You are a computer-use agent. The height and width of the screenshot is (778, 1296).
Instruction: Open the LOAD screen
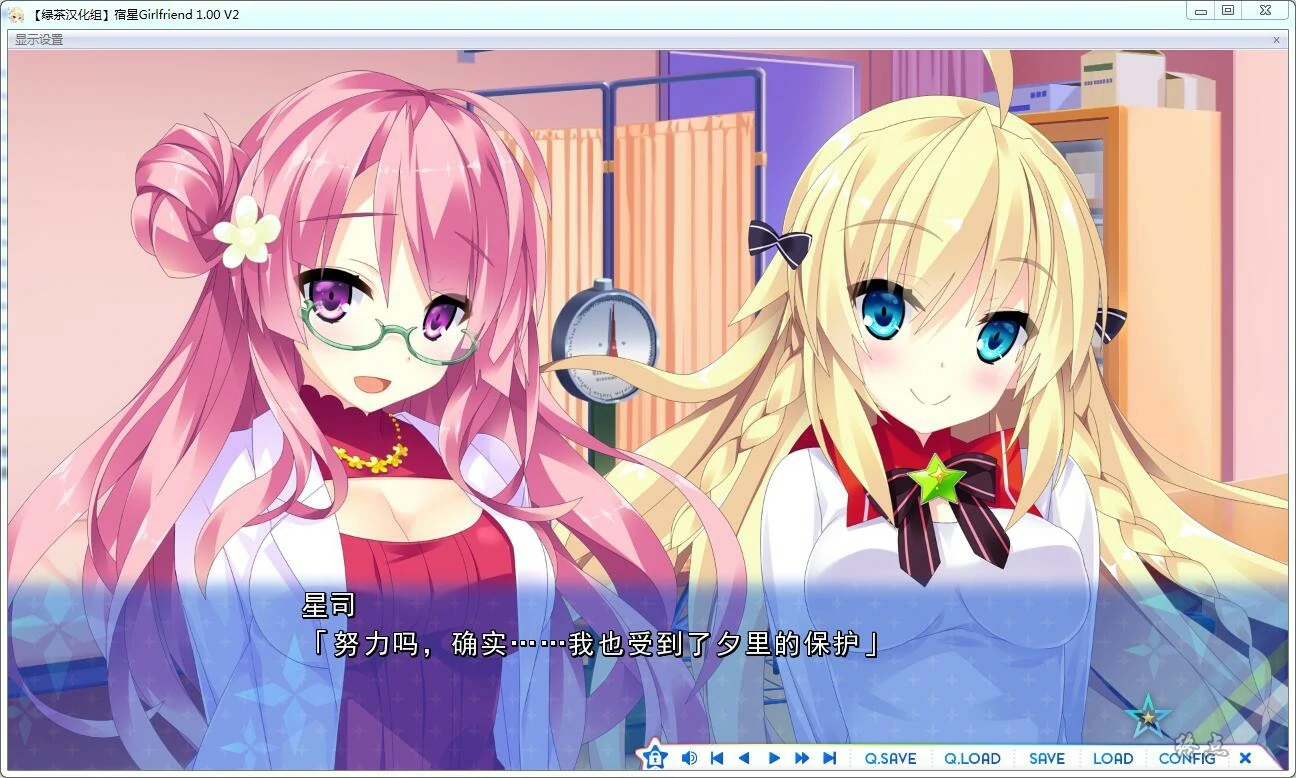click(x=1113, y=757)
